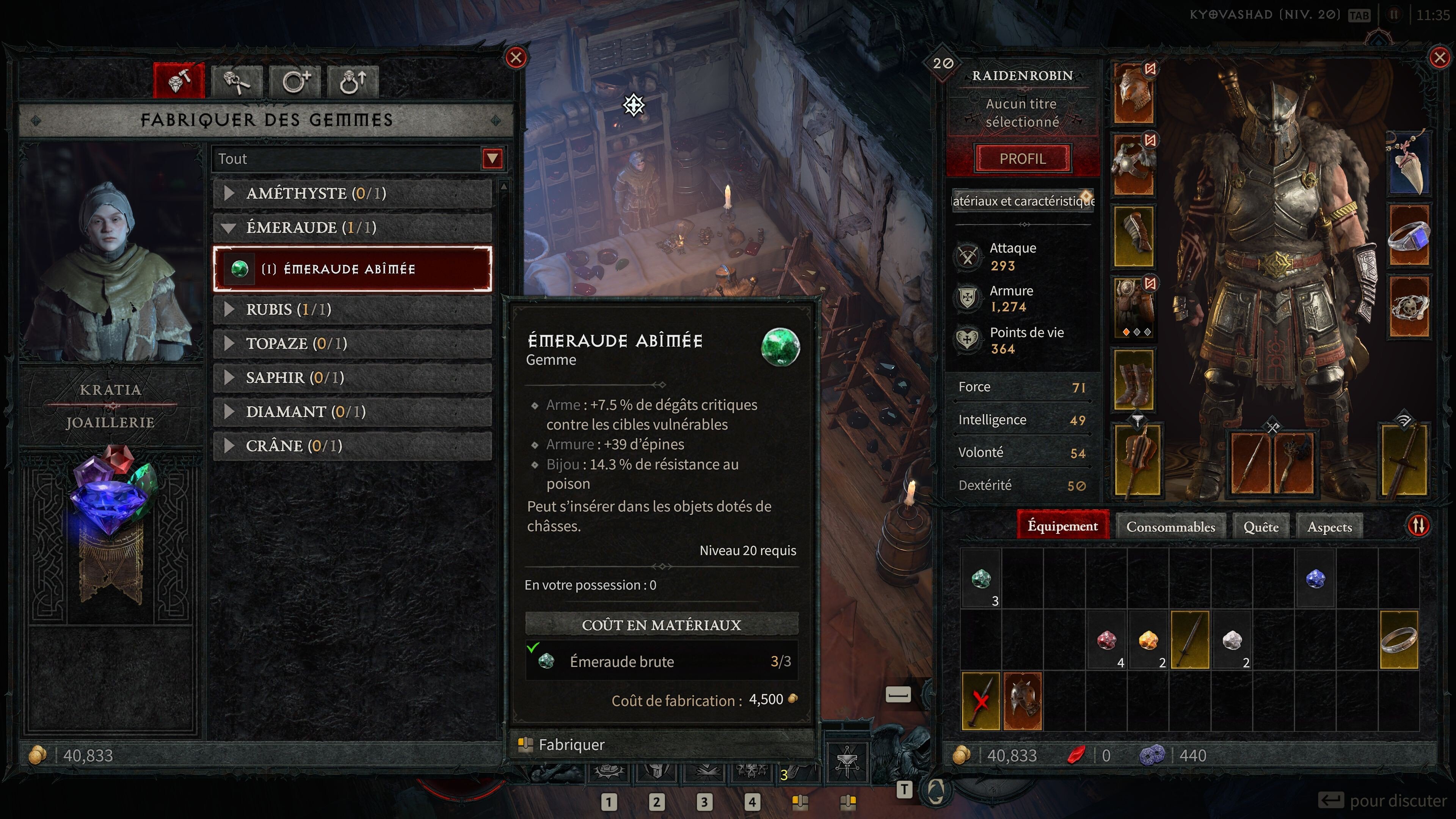
Task: Select the gem crafting hammer tab icon
Action: [x=179, y=81]
